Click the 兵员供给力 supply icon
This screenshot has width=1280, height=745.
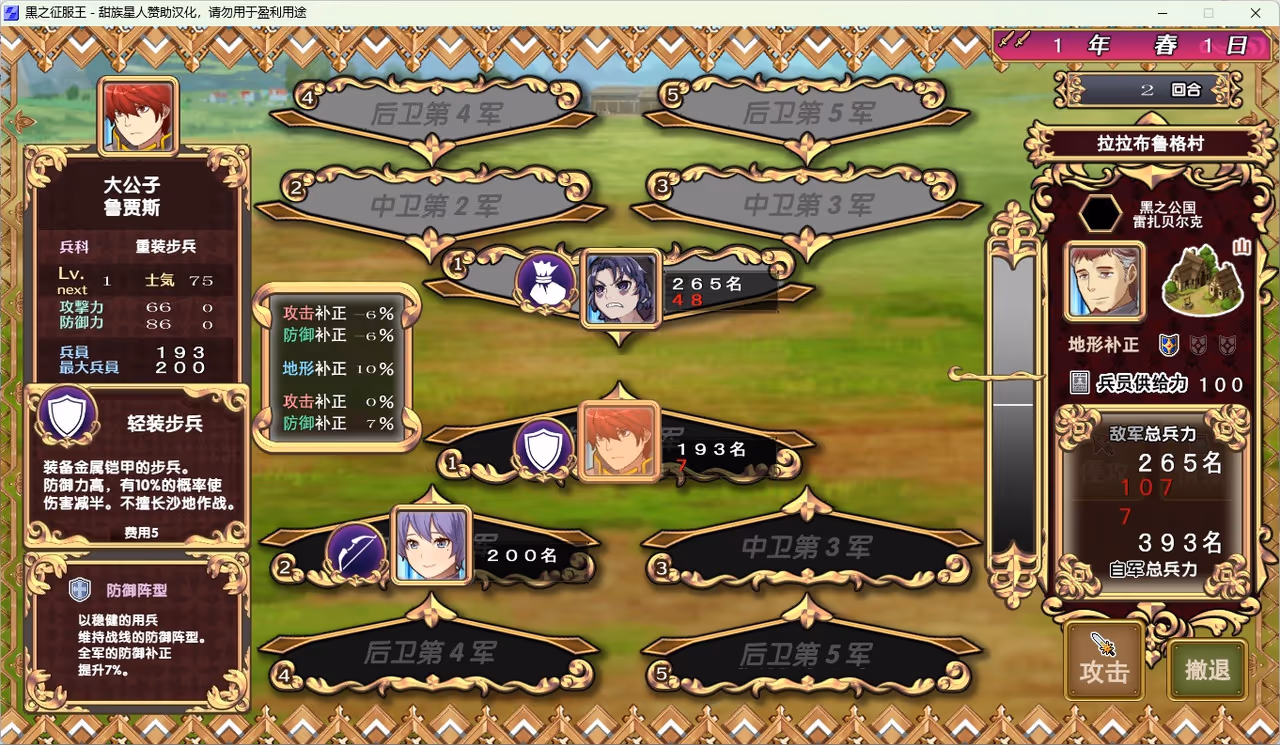pos(1078,384)
